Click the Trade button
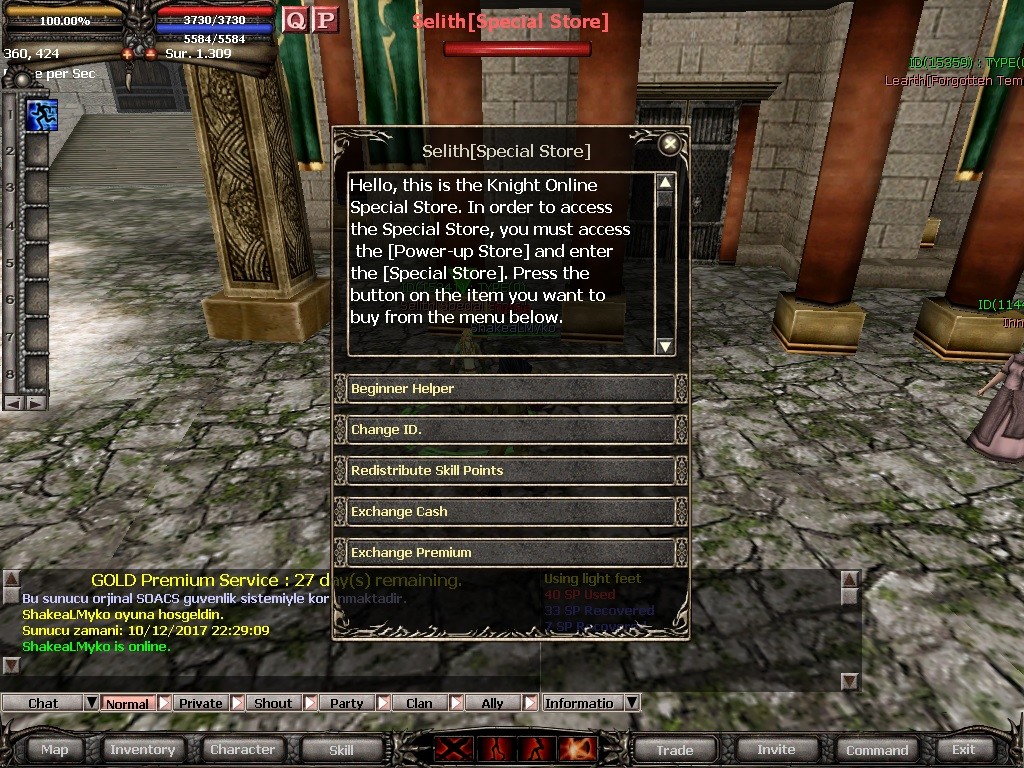The height and width of the screenshot is (768, 1024). tap(674, 750)
